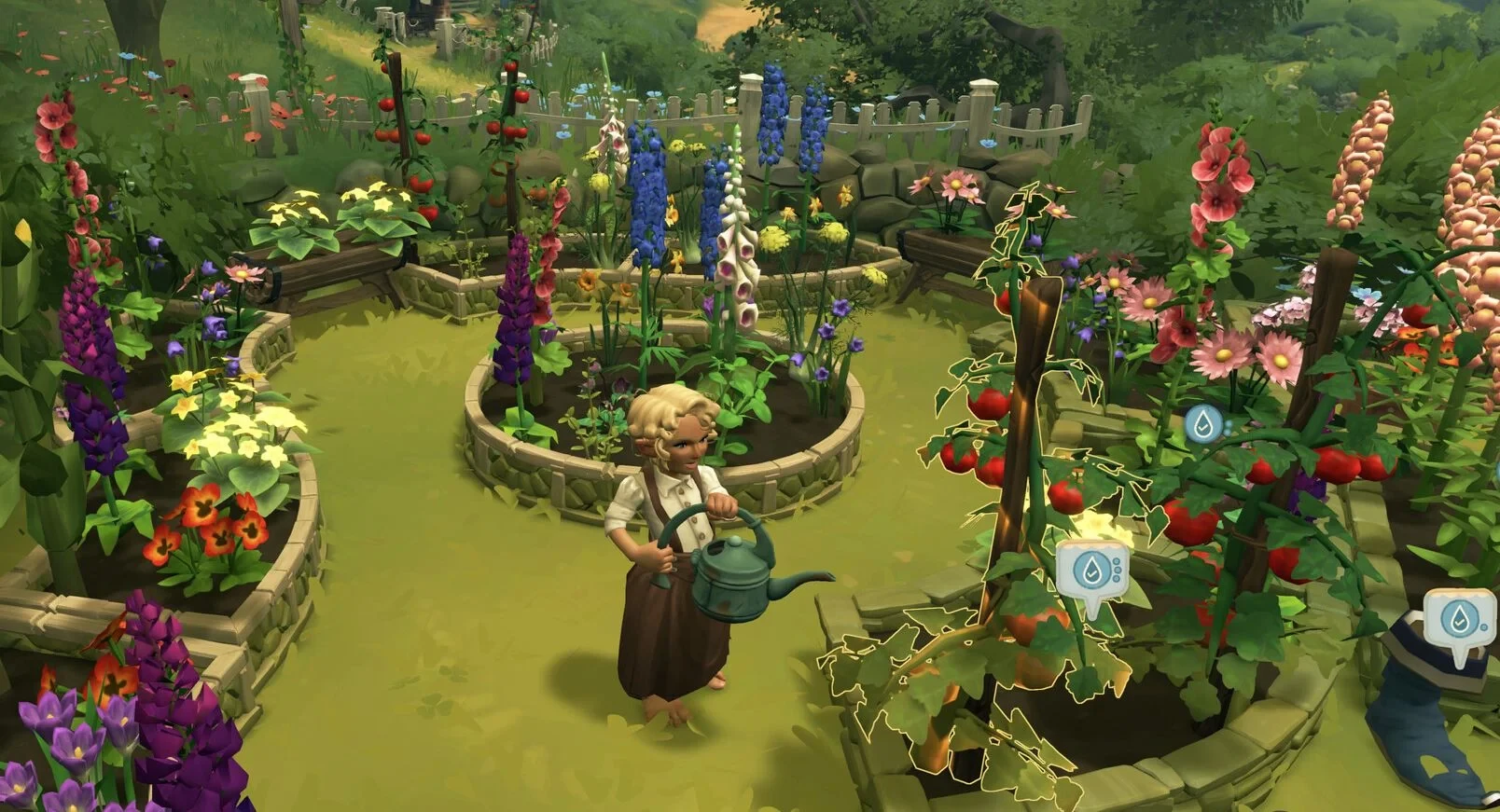Click the water-drop bubble on the outlined tomato plant
Viewport: 1500px width, 812px height.
[x=1091, y=569]
